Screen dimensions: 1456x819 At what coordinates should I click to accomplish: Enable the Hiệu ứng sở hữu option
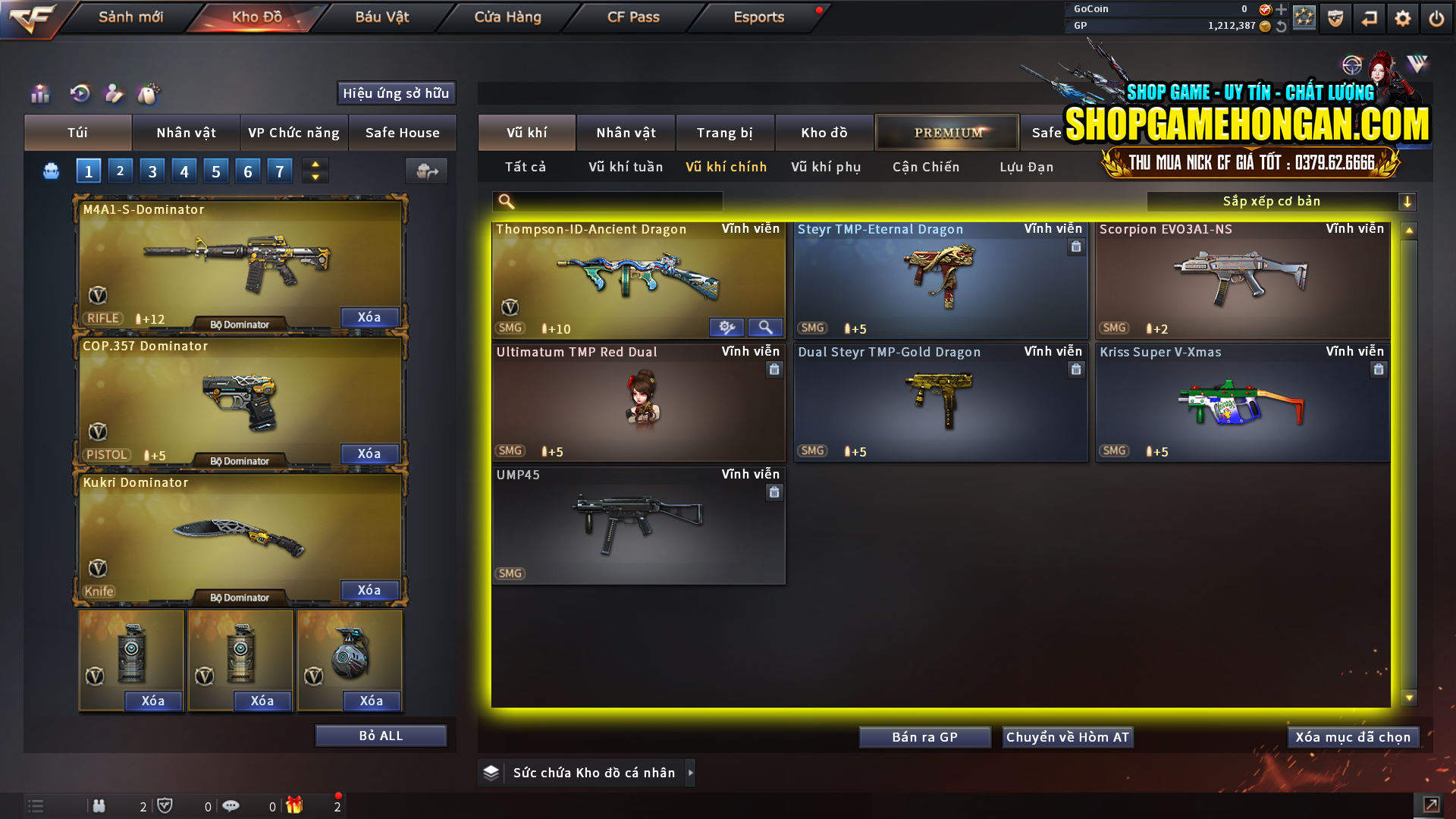395,93
